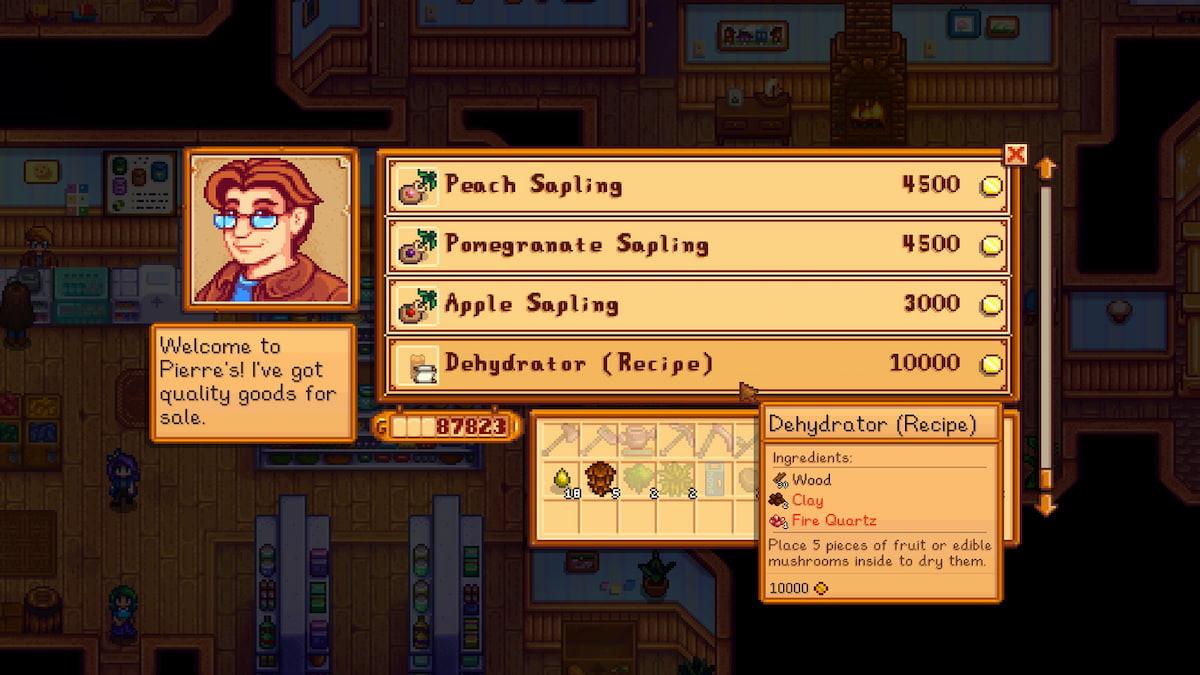Select the pine cone stack in inventory
This screenshot has height=675, width=1200.
tap(598, 478)
